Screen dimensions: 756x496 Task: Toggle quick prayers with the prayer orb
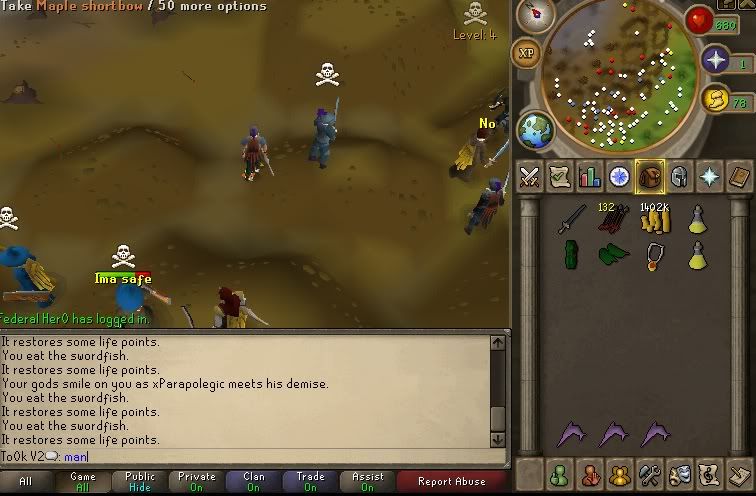pos(716,62)
